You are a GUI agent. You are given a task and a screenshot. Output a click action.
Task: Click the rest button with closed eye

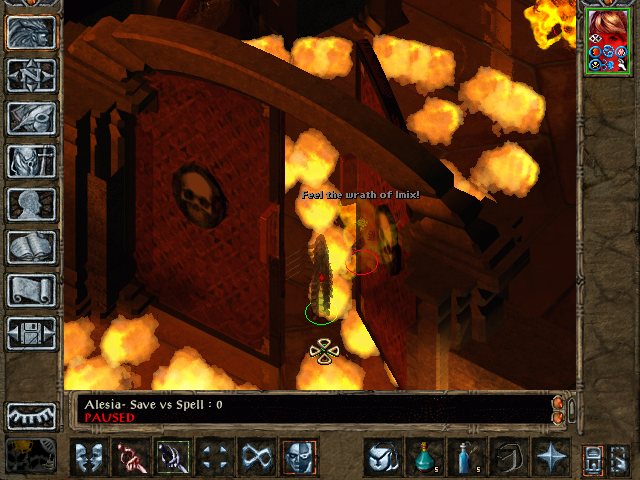click(x=31, y=414)
